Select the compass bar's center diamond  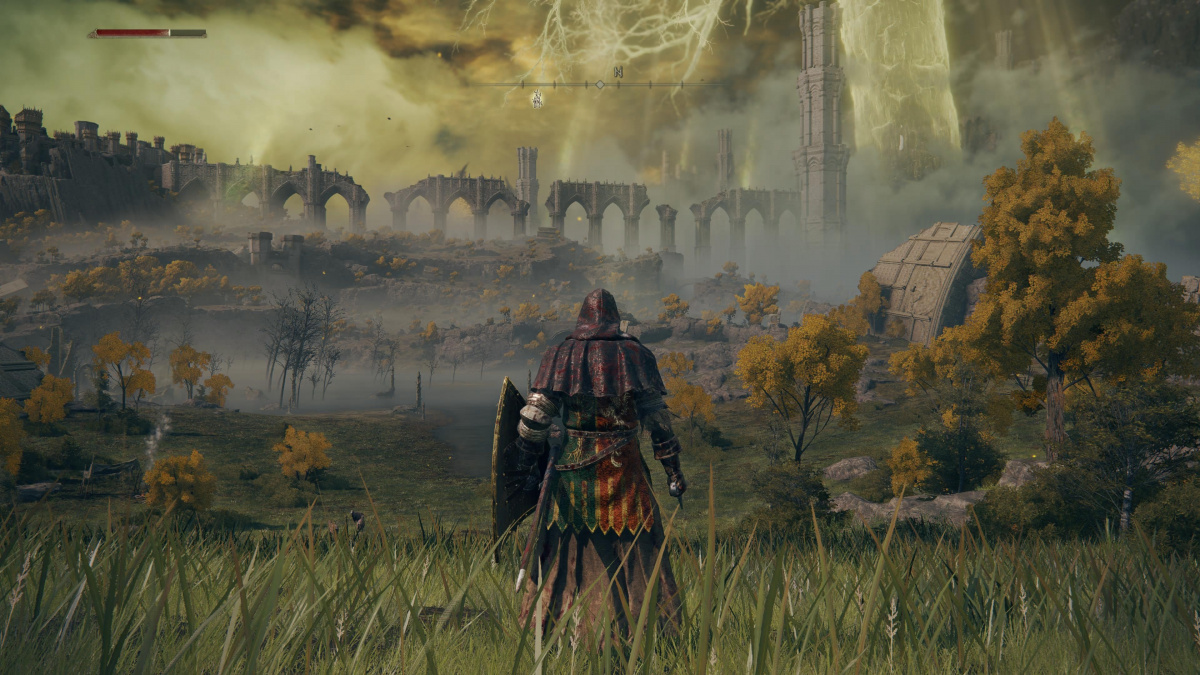tap(599, 84)
